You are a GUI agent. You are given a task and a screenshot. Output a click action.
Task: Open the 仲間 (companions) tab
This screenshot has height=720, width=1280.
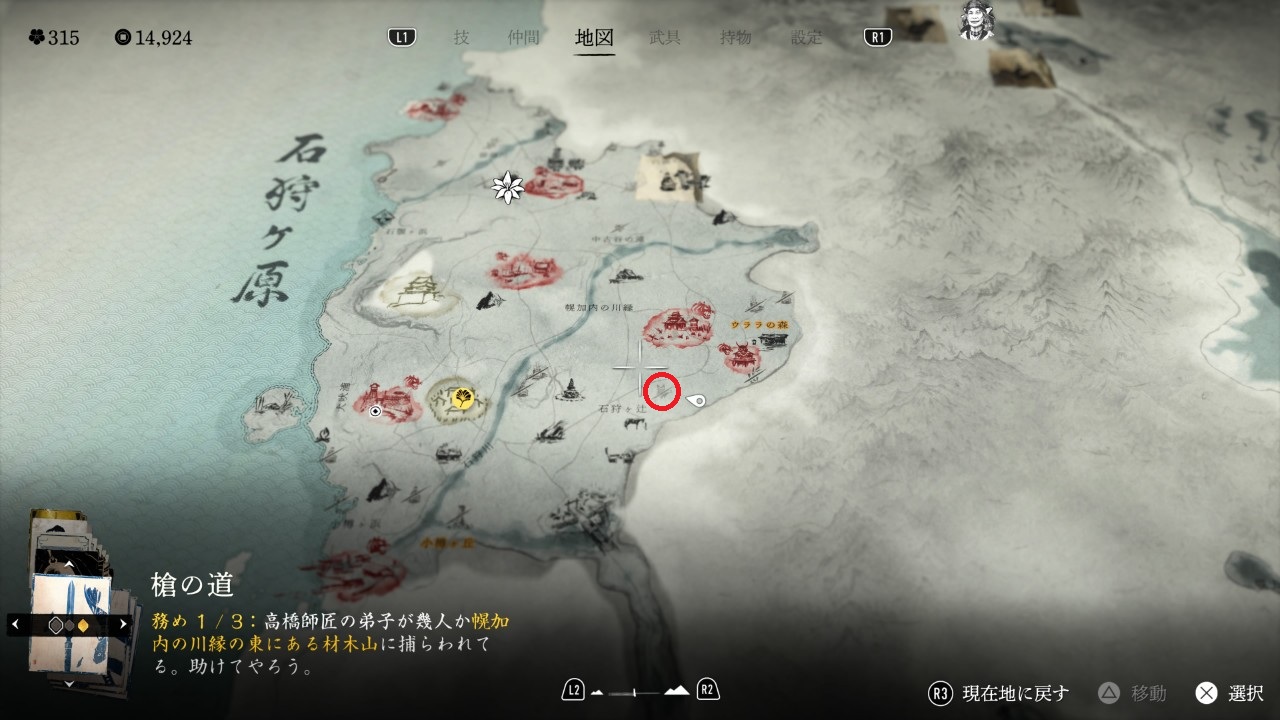click(523, 38)
